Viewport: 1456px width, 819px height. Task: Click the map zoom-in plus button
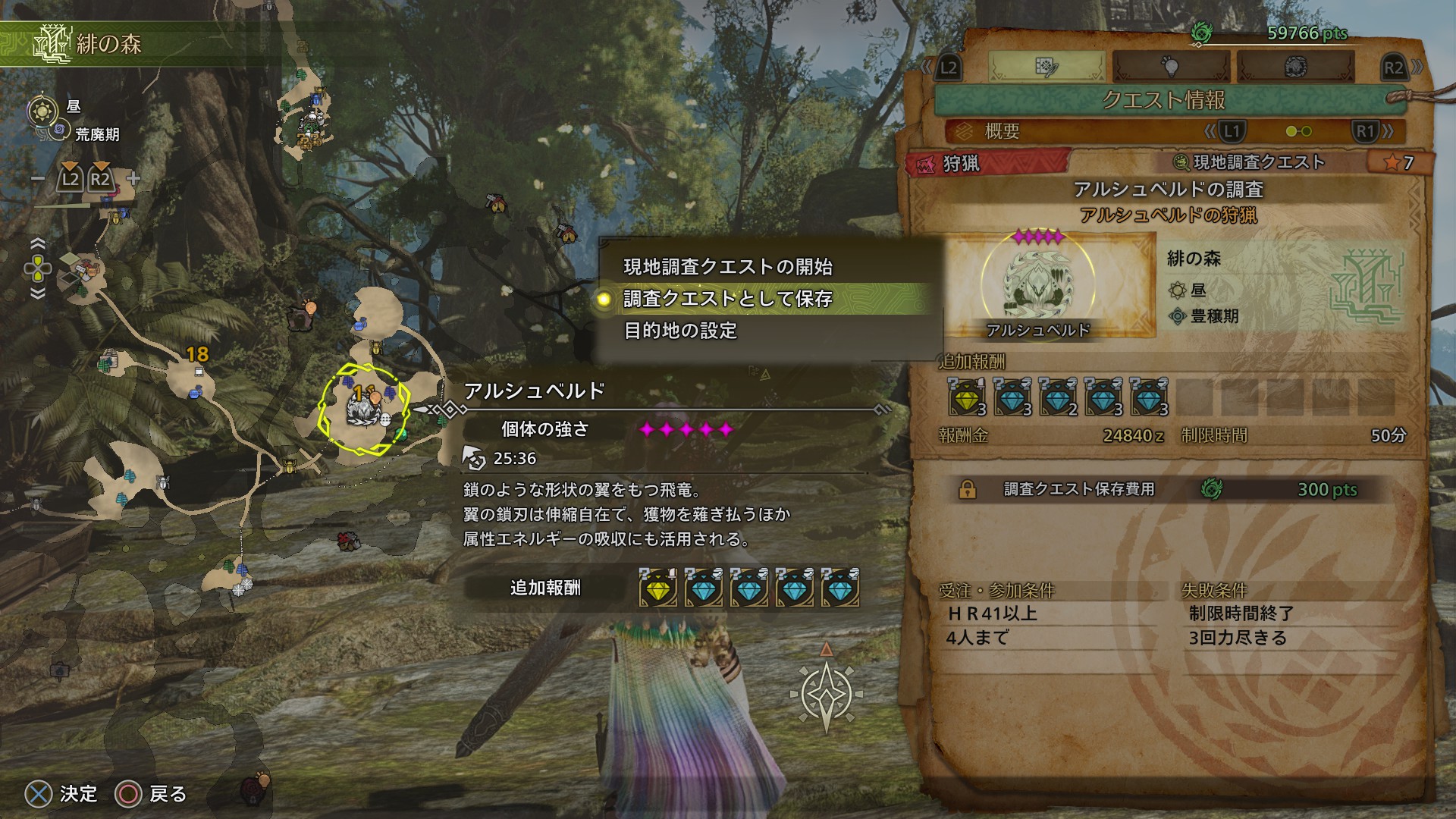(133, 180)
